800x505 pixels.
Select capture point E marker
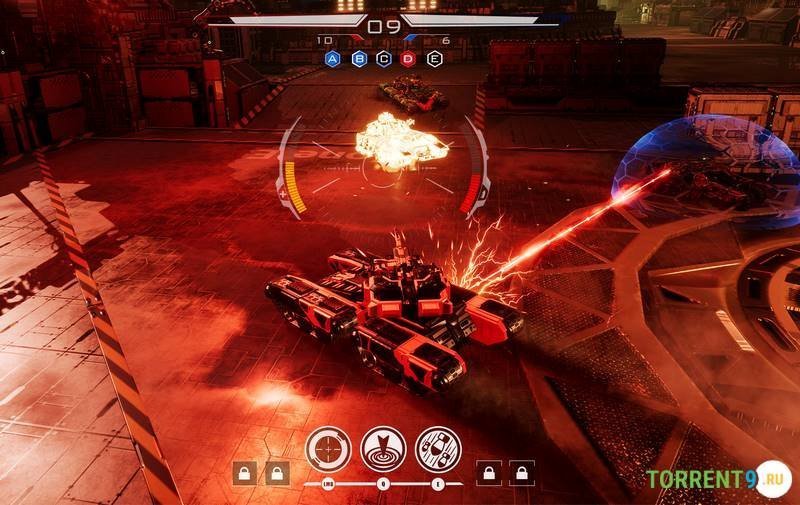coord(434,59)
